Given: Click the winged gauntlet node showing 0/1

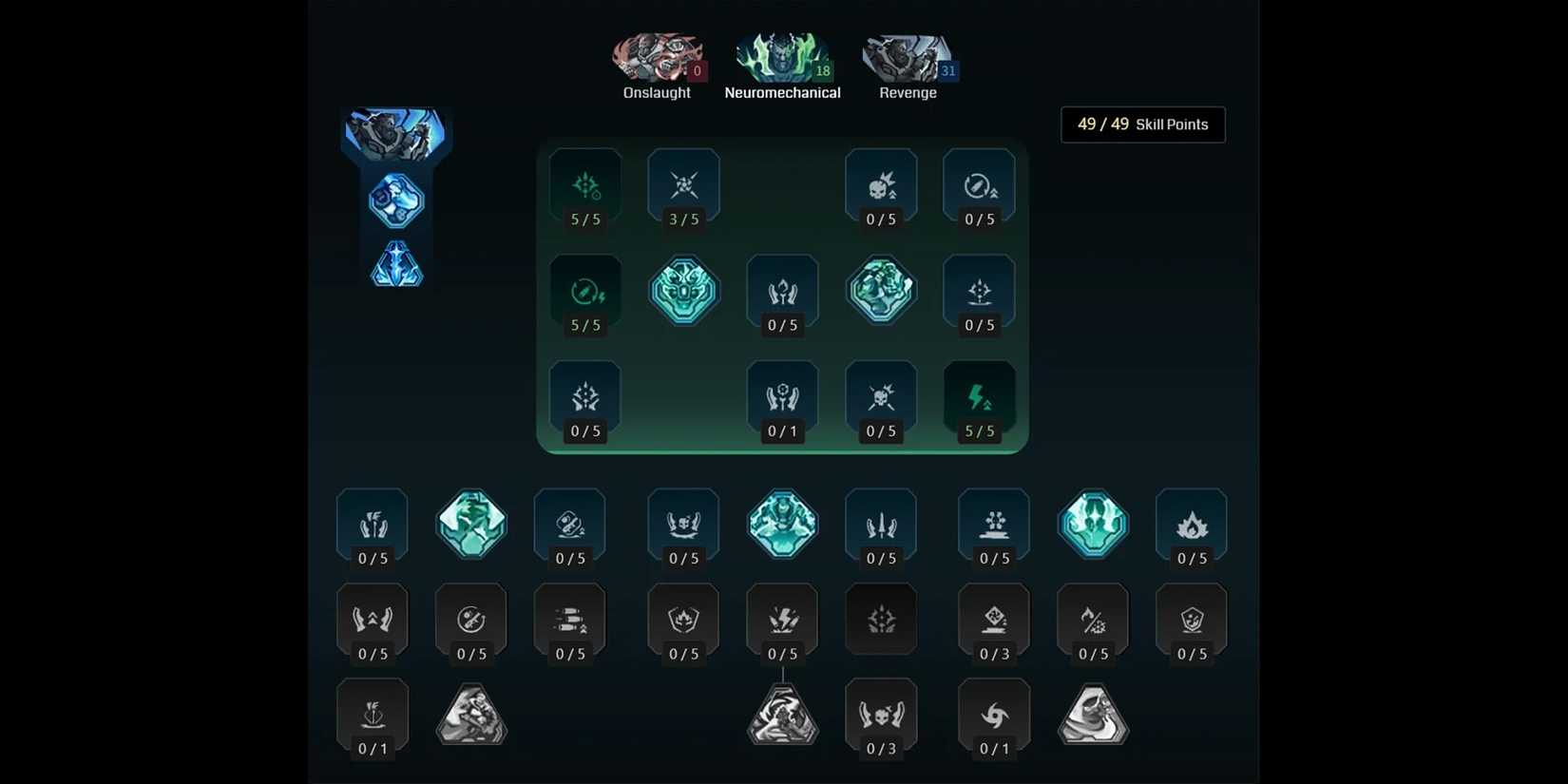Looking at the screenshot, I should (x=783, y=396).
